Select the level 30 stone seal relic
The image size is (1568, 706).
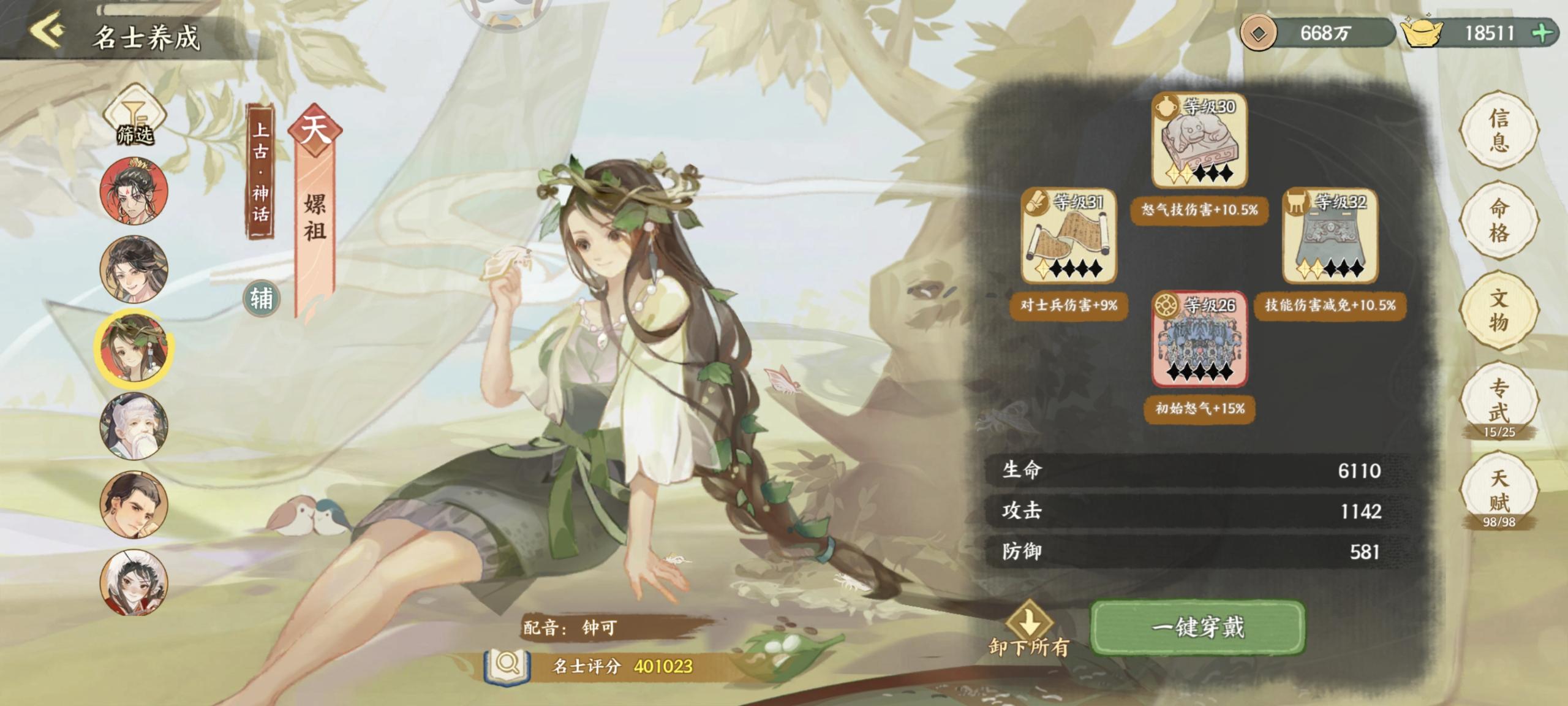(x=1199, y=141)
